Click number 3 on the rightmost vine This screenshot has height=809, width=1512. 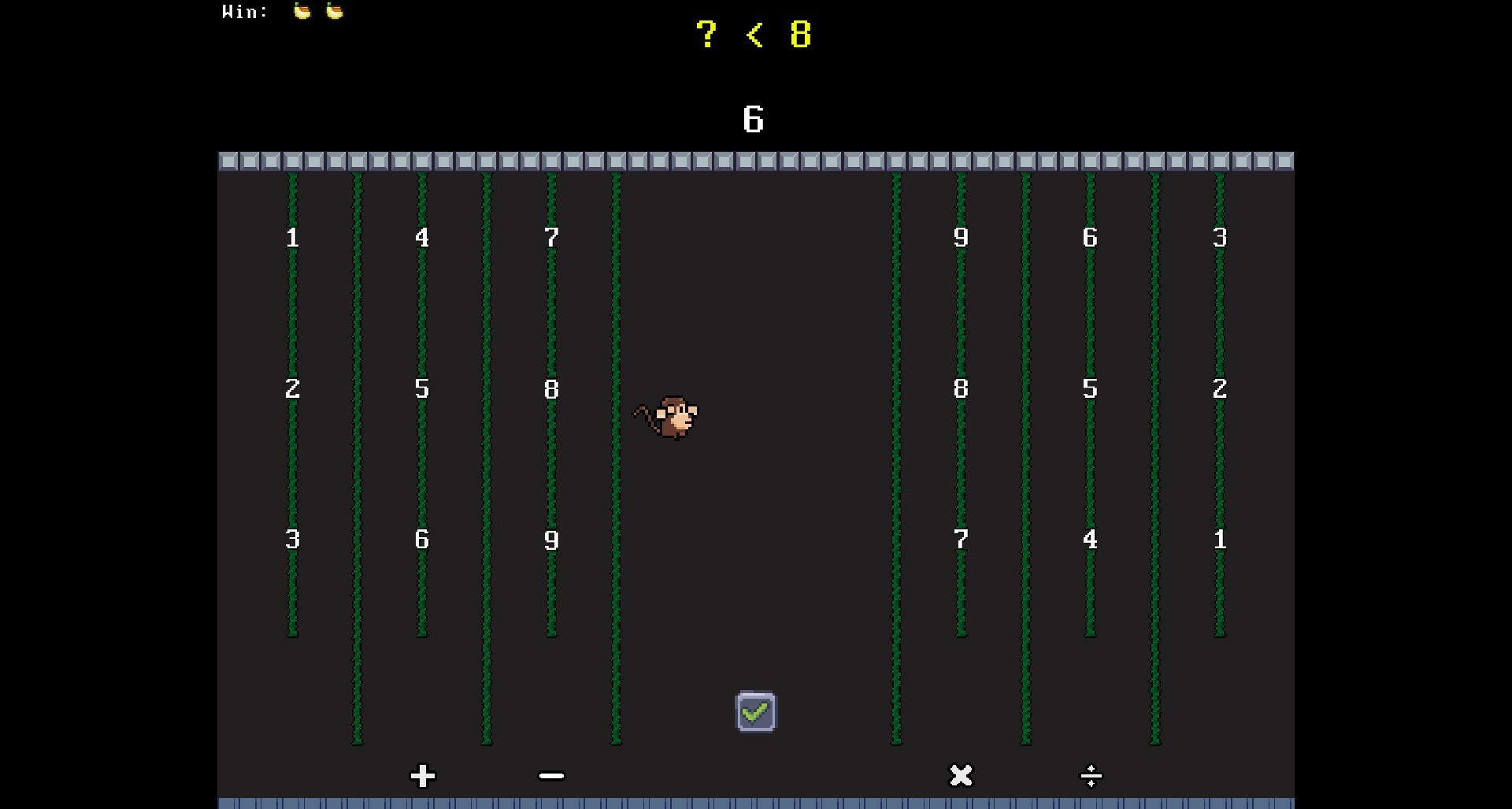(1219, 239)
